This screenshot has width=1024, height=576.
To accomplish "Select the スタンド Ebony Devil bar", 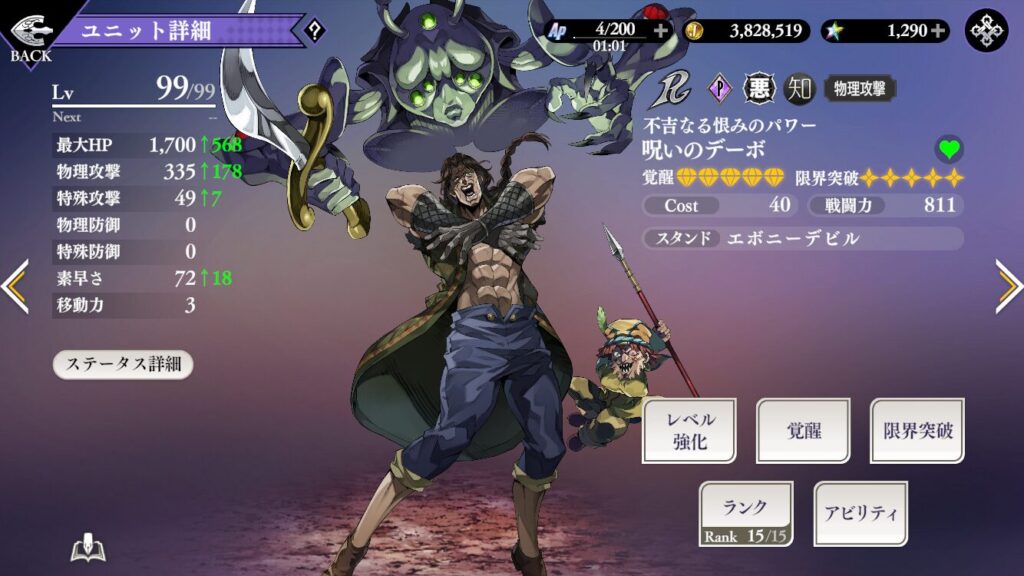I will [803, 239].
